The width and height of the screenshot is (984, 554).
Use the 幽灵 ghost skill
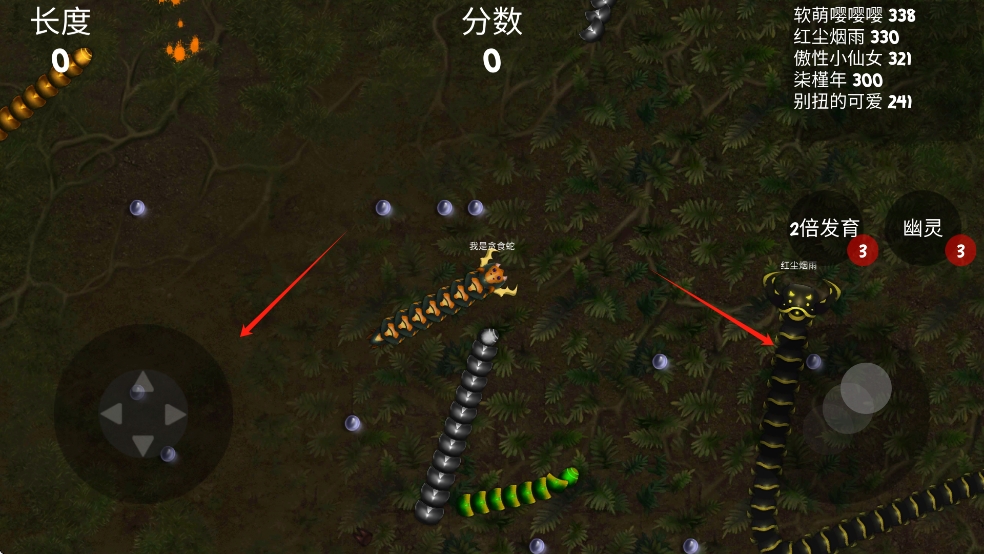923,229
